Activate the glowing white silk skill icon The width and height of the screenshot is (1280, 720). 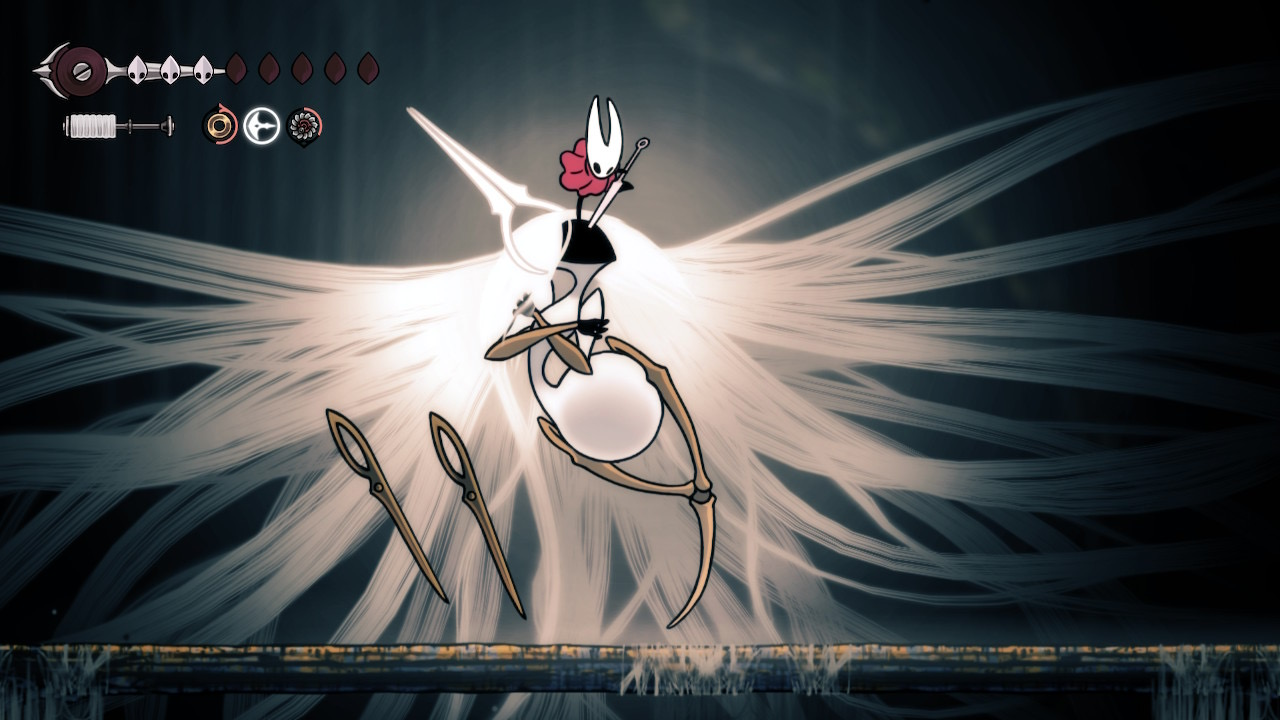[x=262, y=126]
